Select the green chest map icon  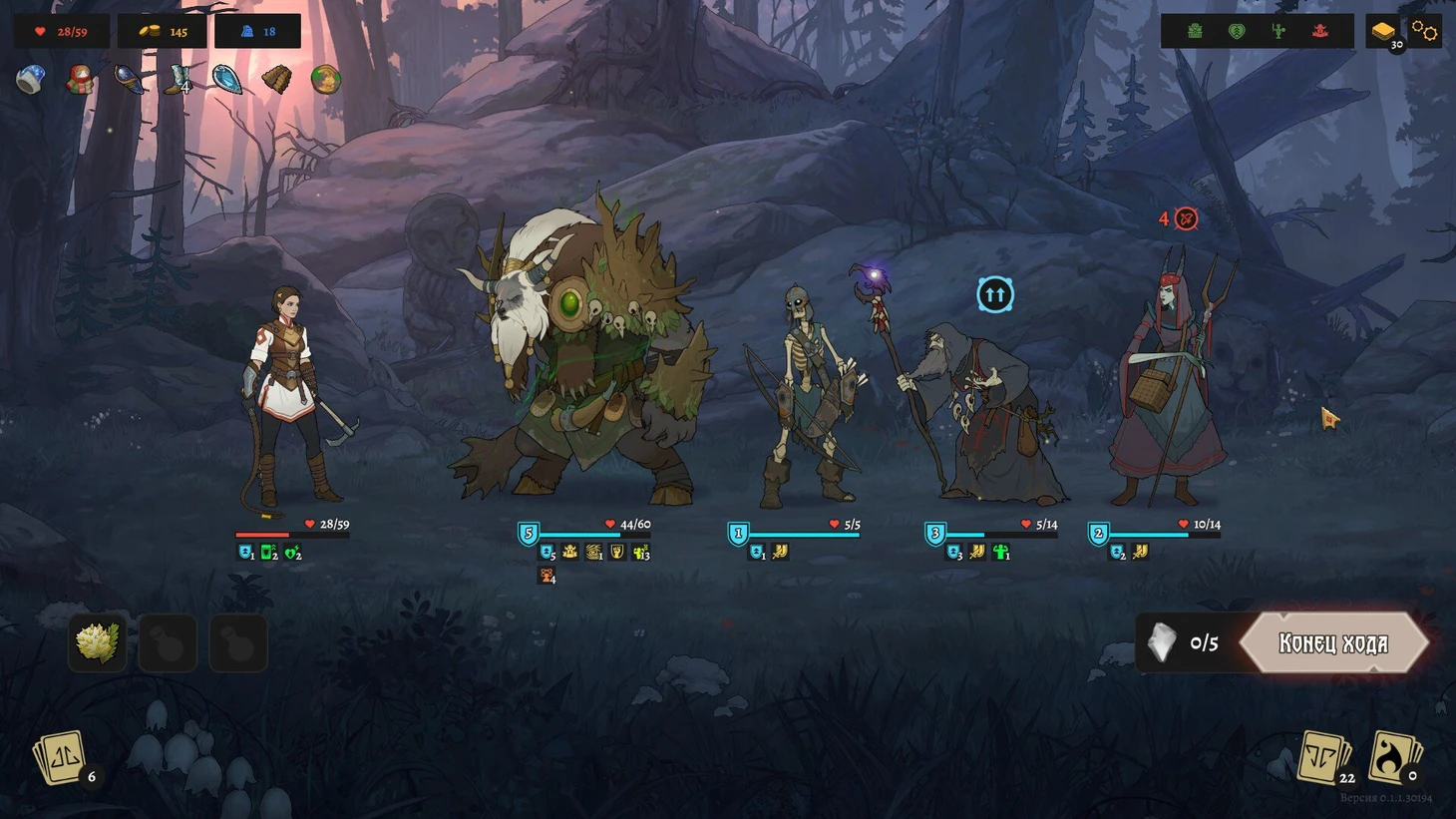[1195, 32]
